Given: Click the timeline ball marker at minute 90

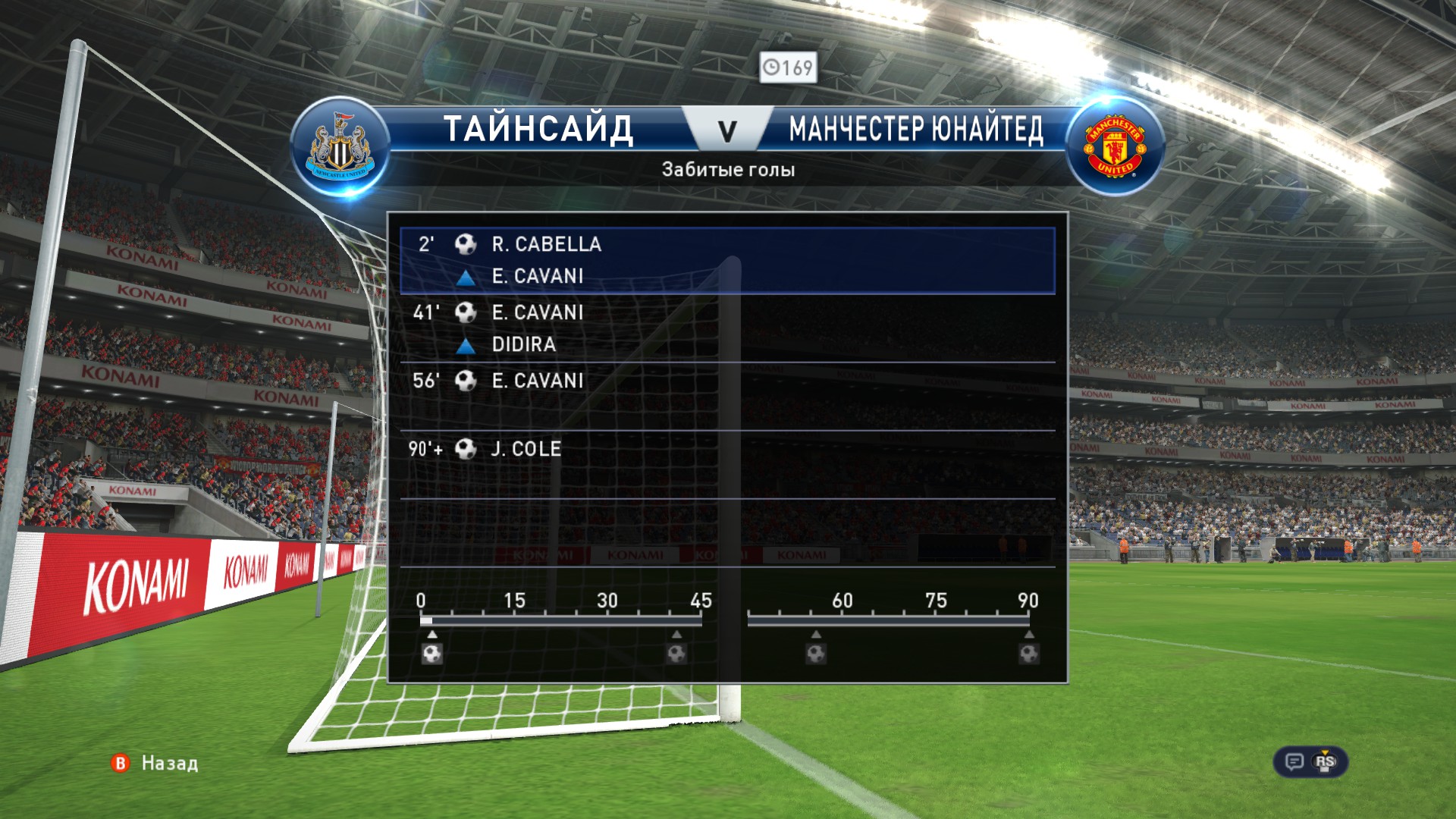Looking at the screenshot, I should pyautogui.click(x=1029, y=653).
